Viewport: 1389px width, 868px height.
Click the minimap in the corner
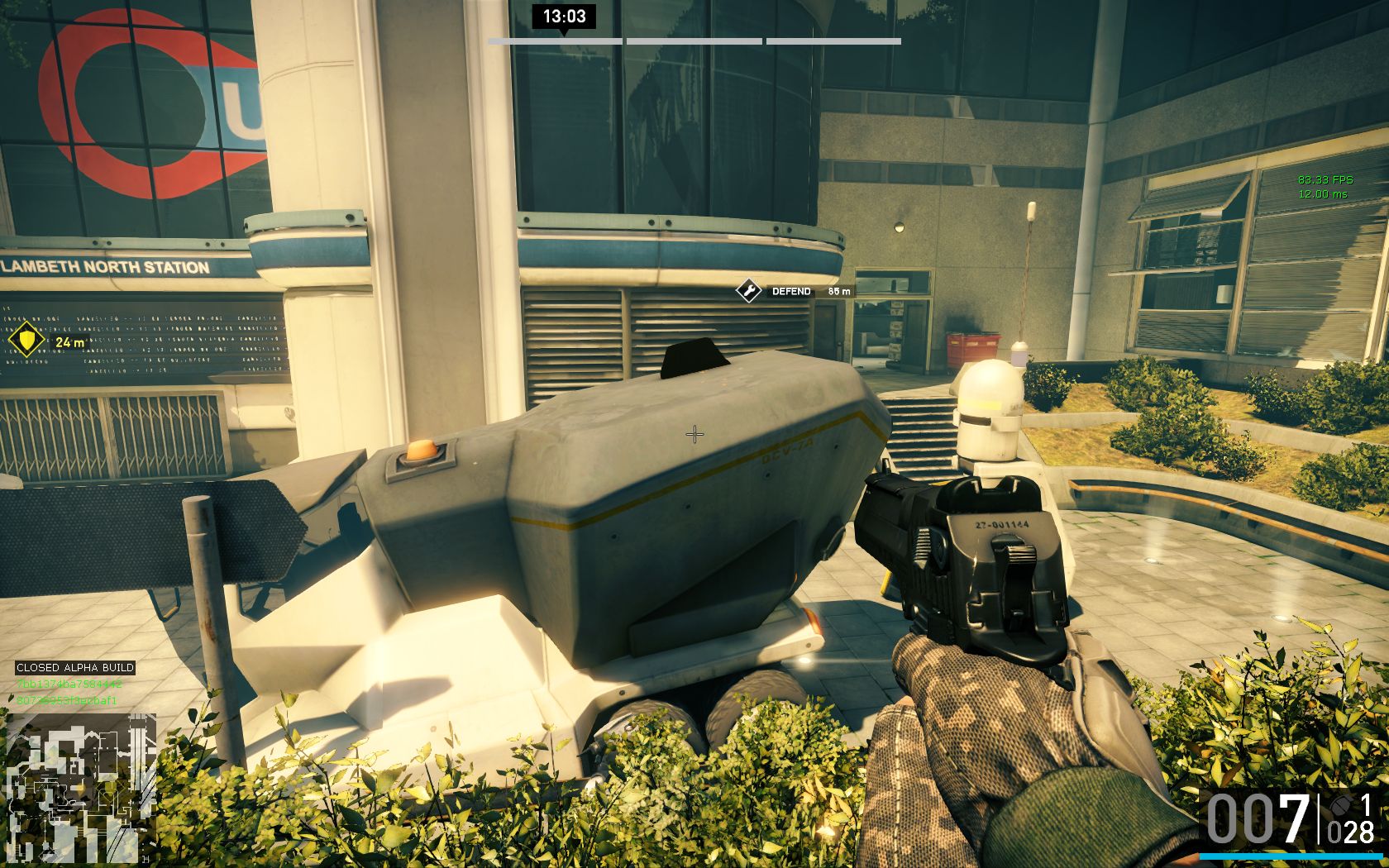point(80,788)
